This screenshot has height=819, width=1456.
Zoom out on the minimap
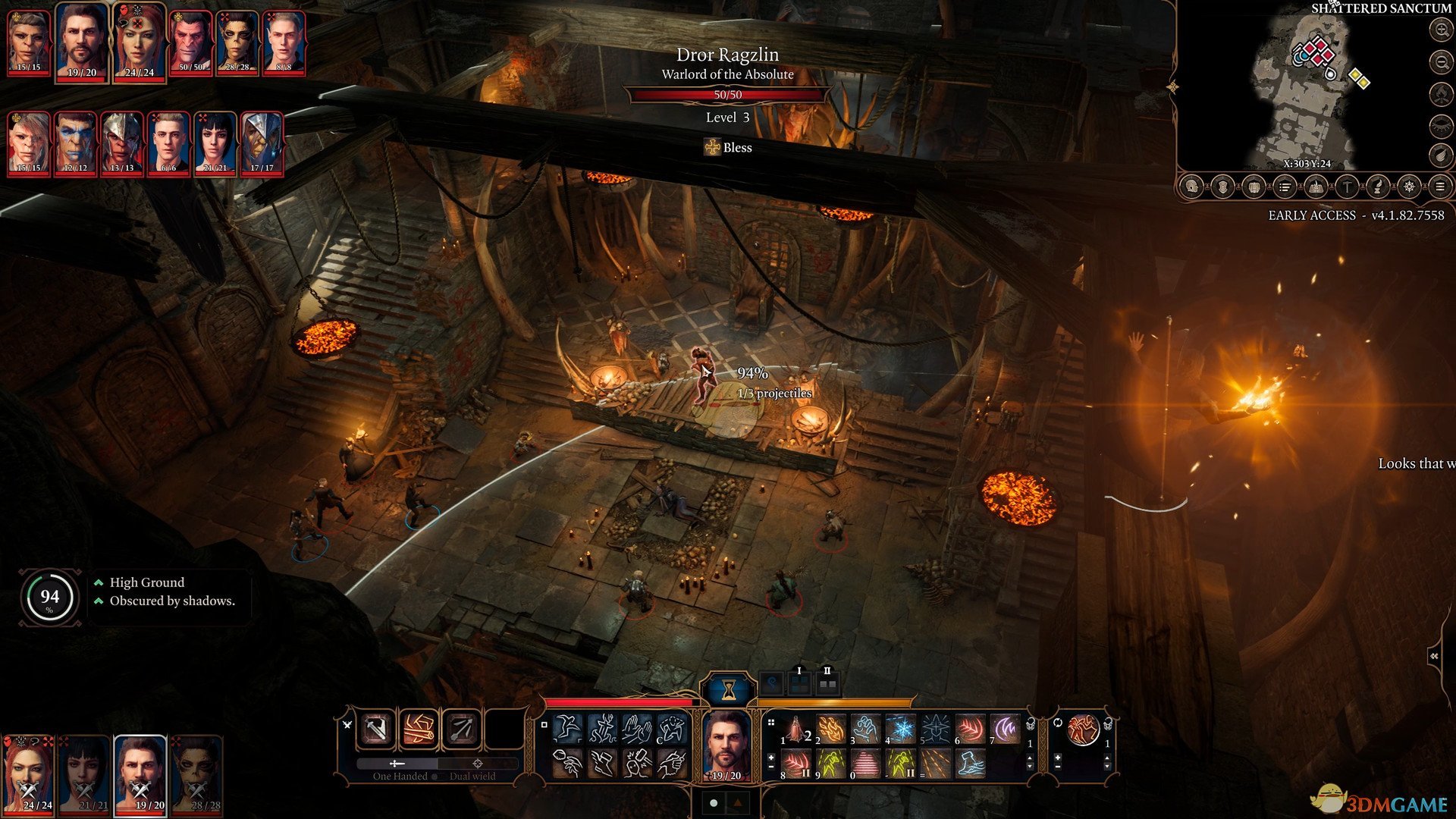tap(1440, 61)
